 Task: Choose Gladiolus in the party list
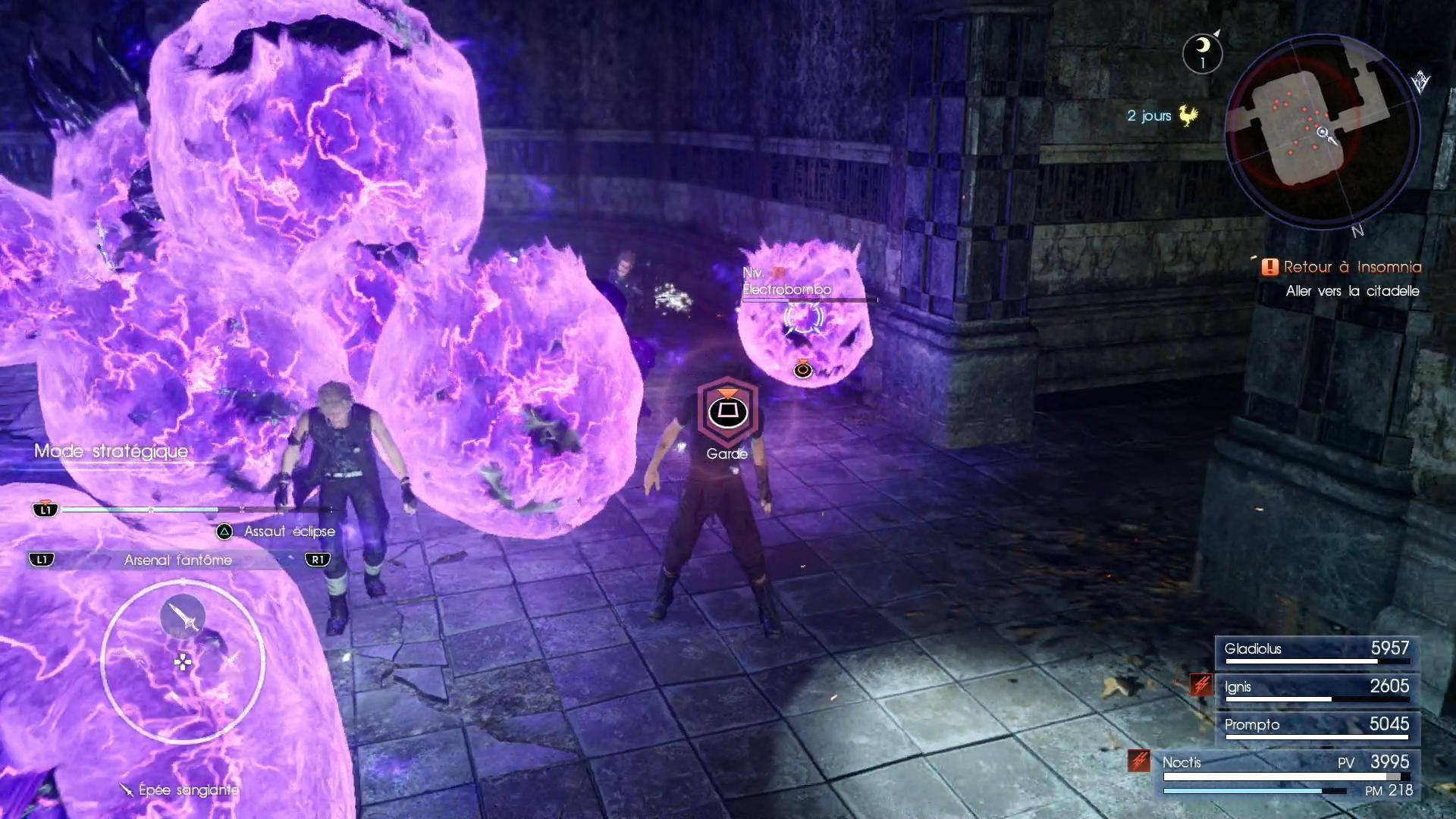(1316, 650)
